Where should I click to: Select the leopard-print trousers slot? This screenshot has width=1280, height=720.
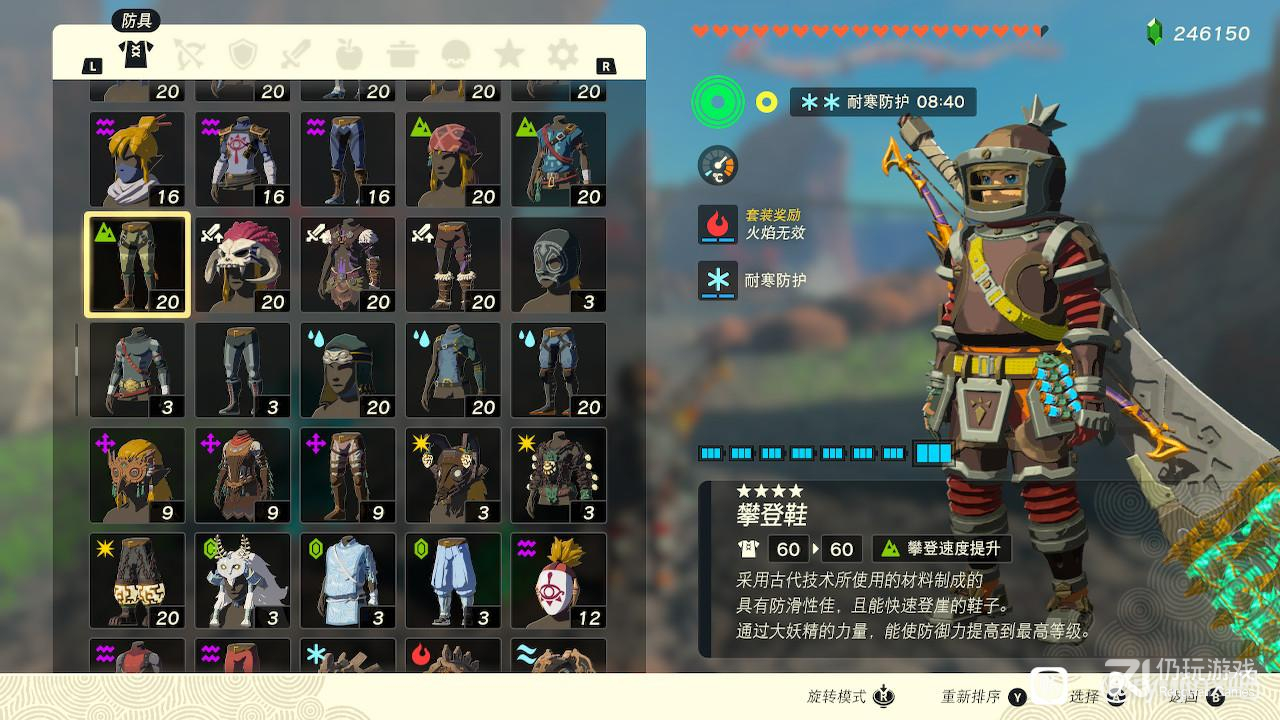click(x=137, y=581)
